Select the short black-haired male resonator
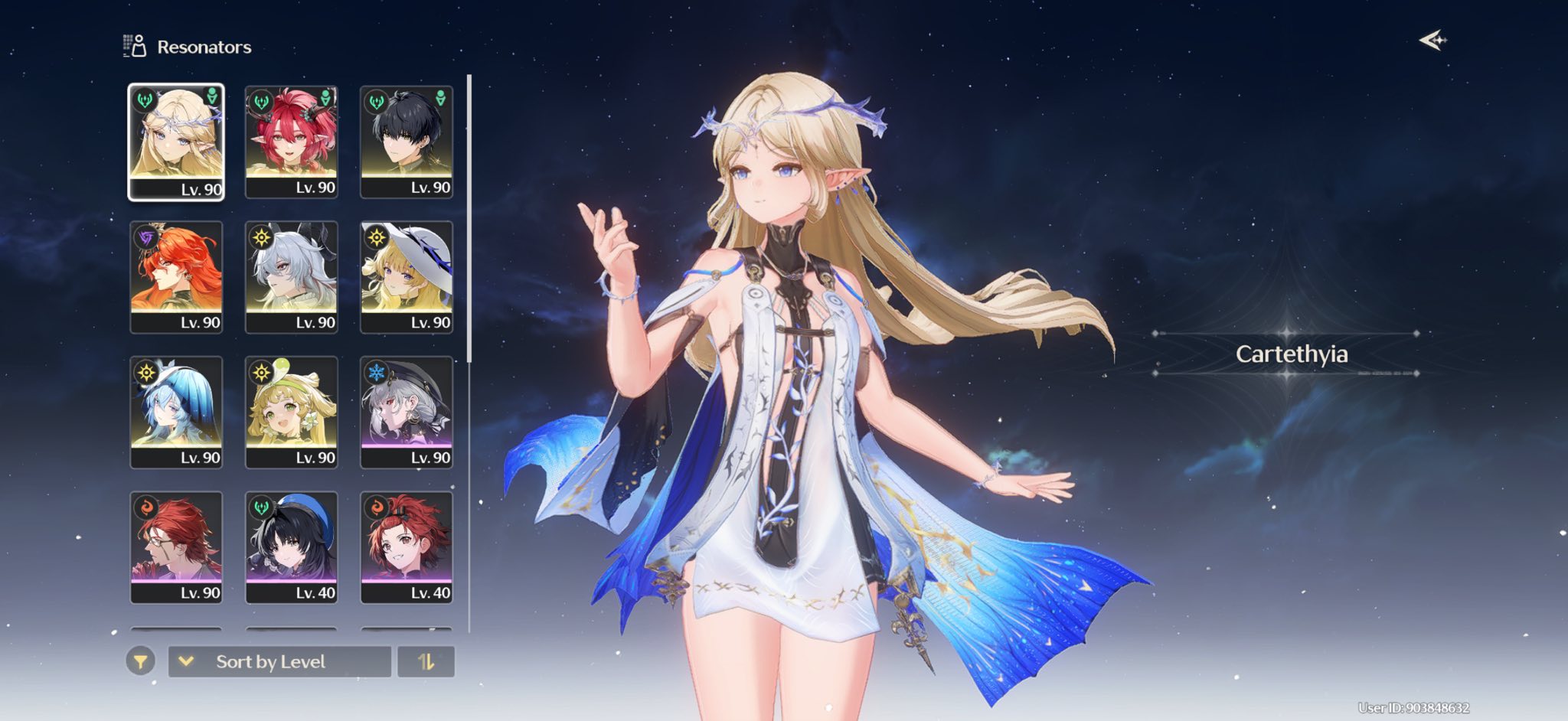The height and width of the screenshot is (721, 1568). [x=407, y=142]
